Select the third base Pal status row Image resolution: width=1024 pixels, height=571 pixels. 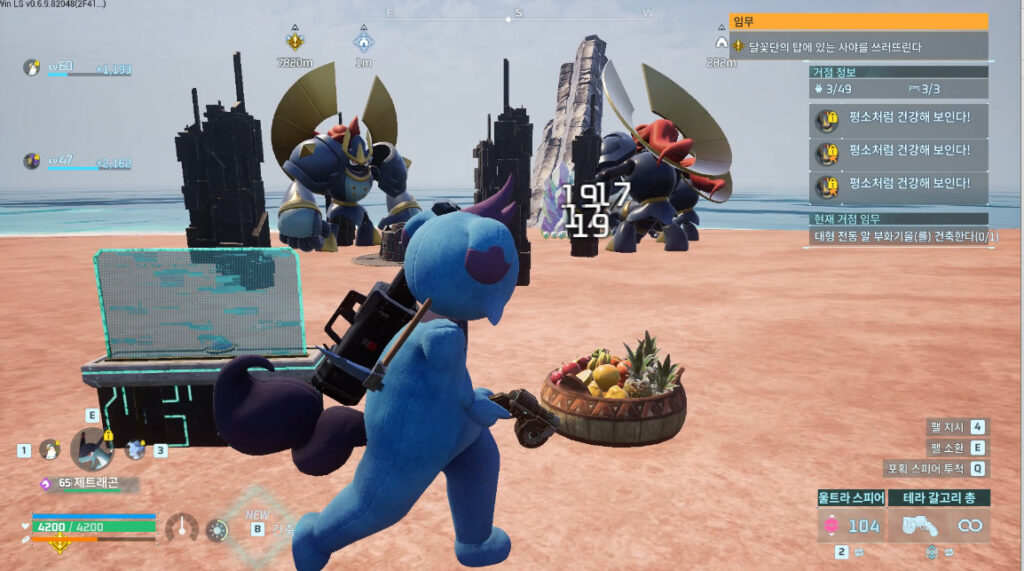pyautogui.click(x=899, y=185)
